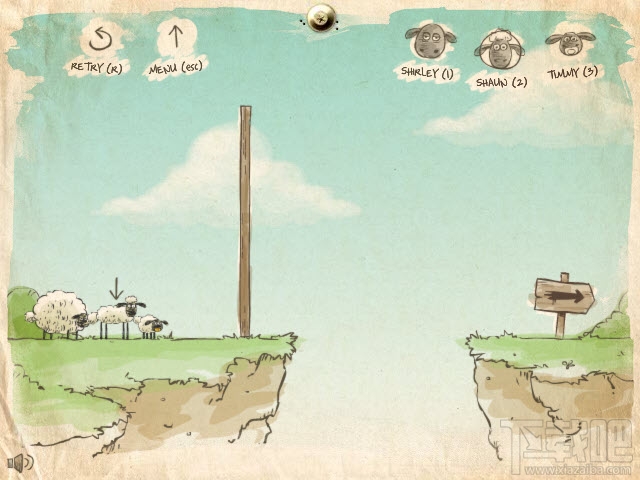The image size is (640, 480).
Task: Click the round golden badge at top
Action: pos(319,14)
